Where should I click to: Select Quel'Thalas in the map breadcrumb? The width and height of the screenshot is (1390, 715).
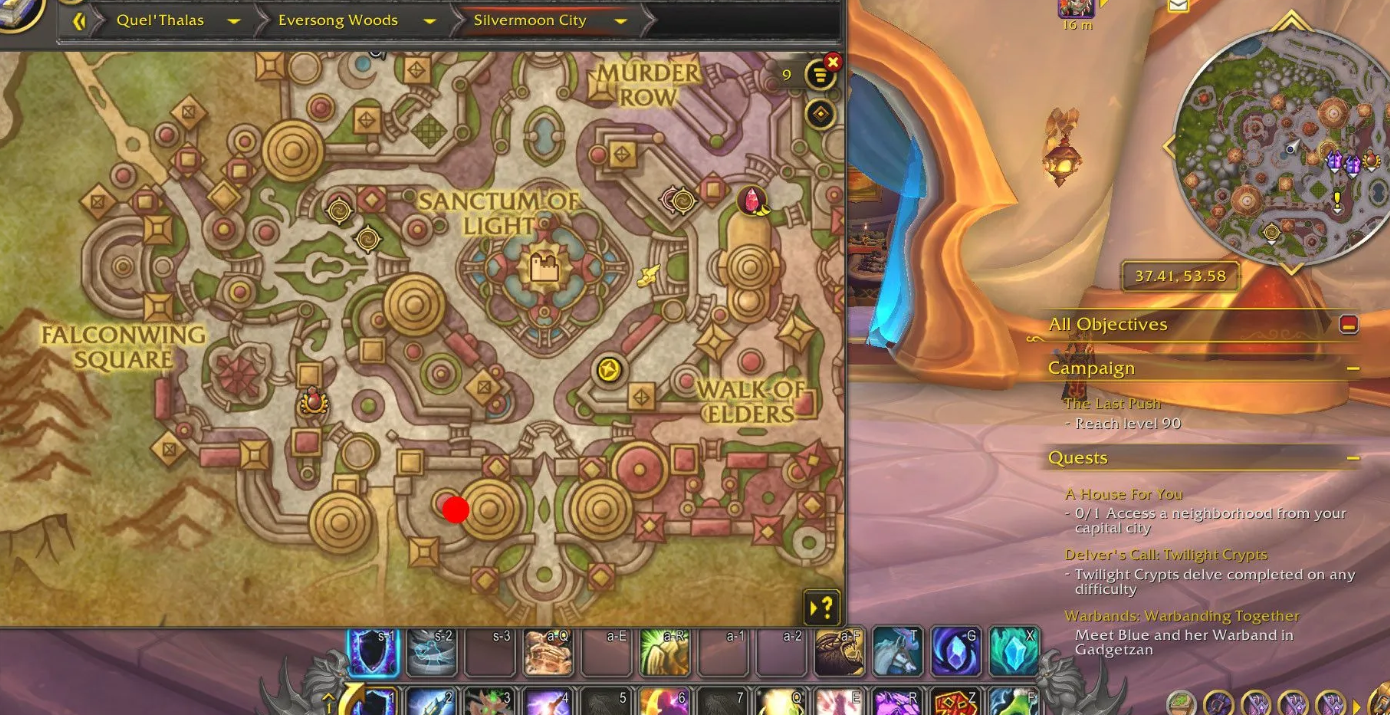coord(160,20)
